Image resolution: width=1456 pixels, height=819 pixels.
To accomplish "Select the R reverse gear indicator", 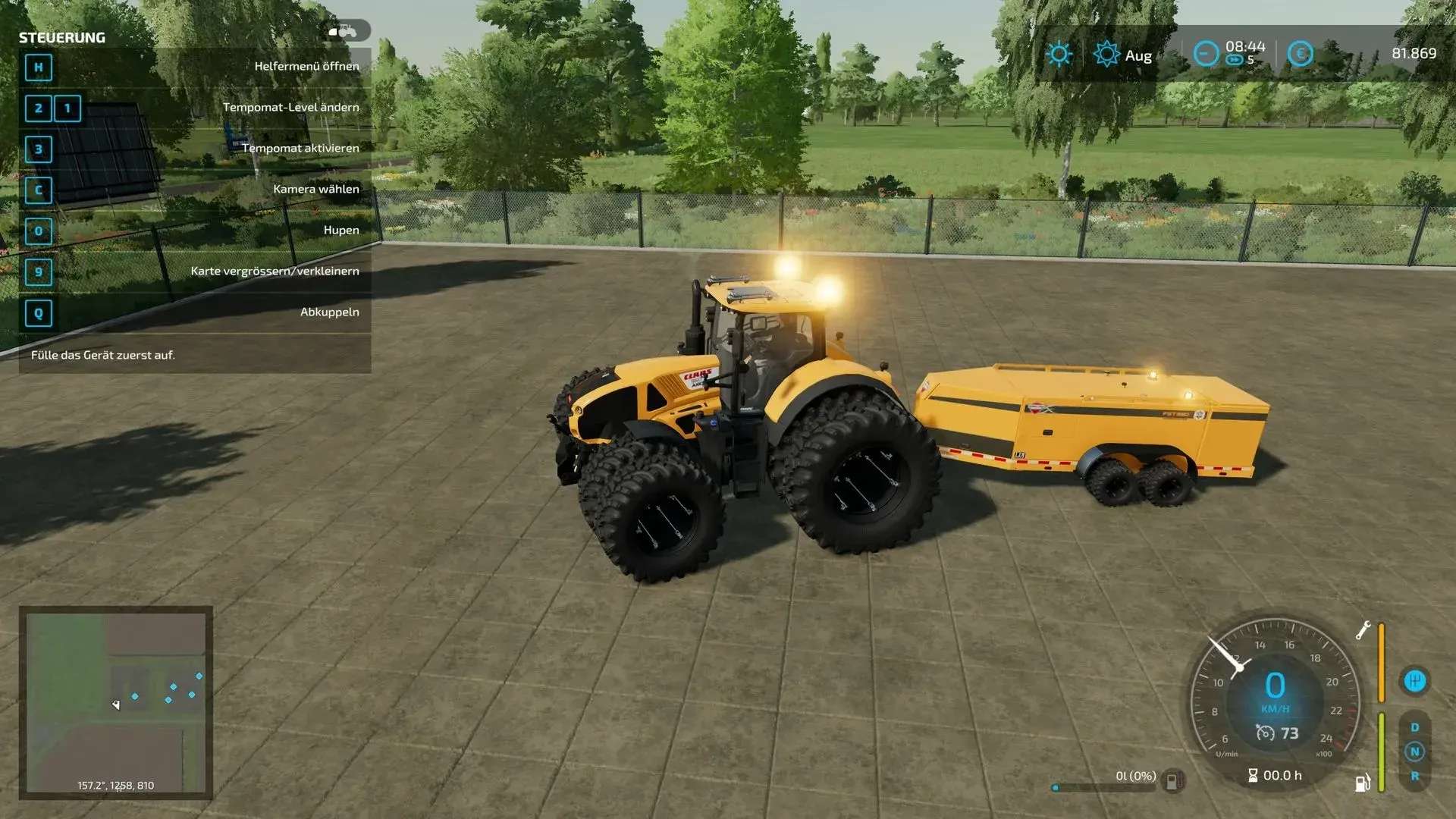I will [x=1414, y=776].
